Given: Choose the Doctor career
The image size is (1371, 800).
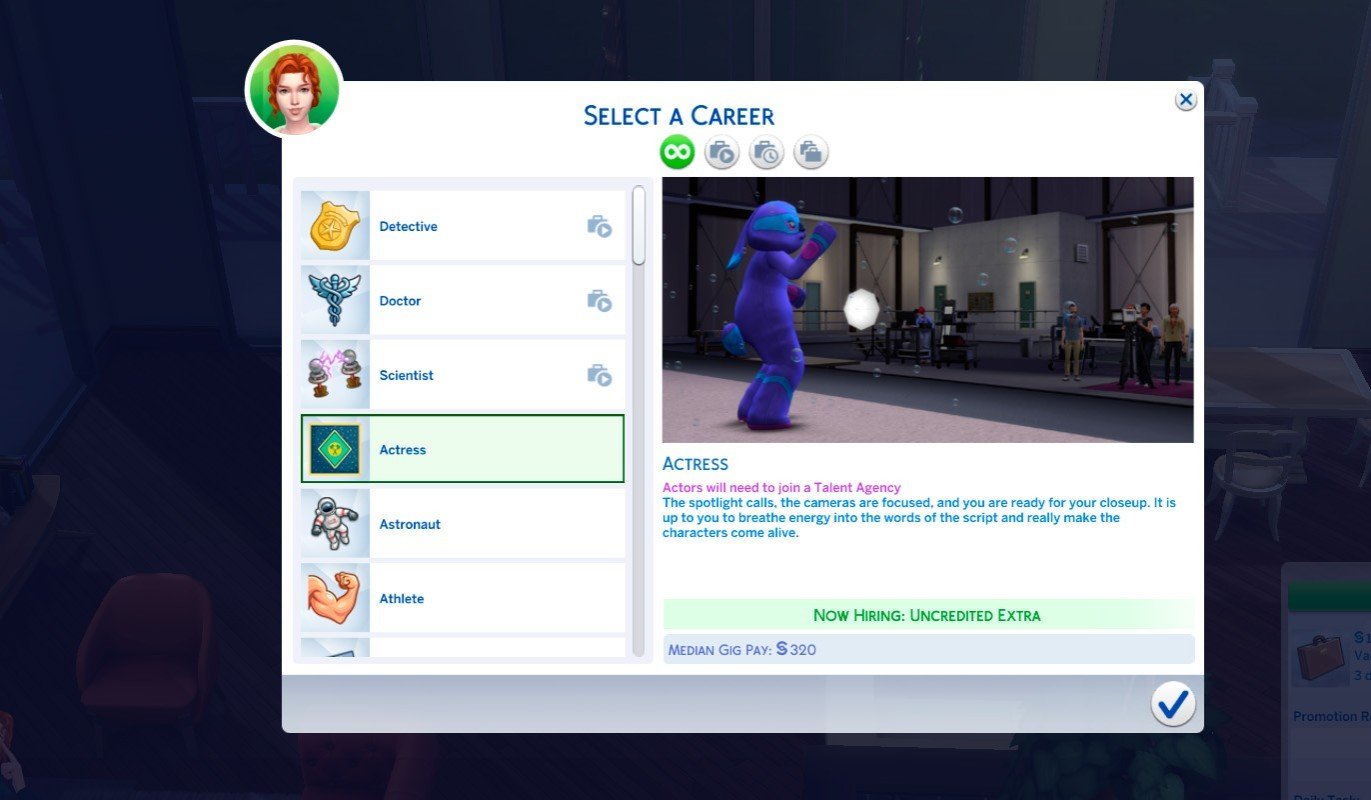Looking at the screenshot, I should 462,301.
